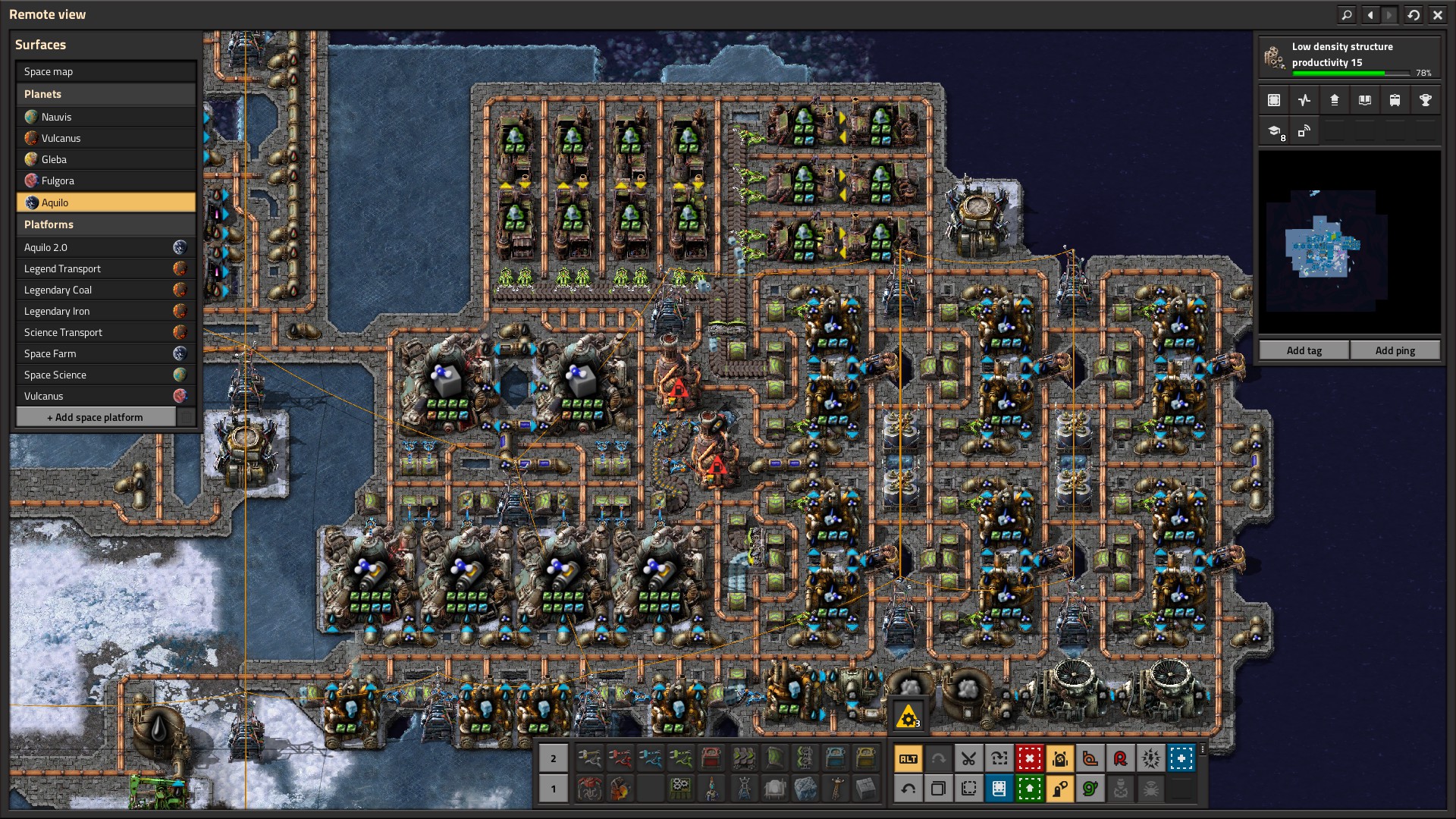View the Fulgora planet surface

105,180
